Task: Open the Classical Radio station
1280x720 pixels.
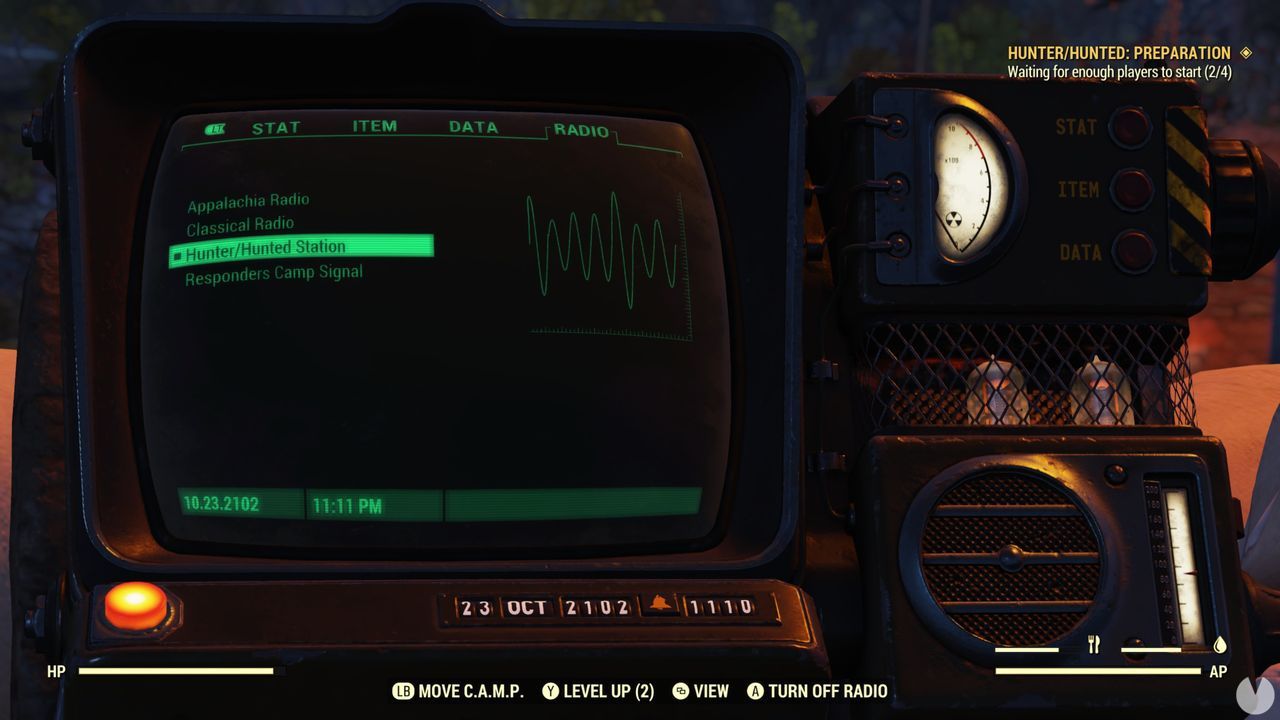Action: tap(240, 224)
